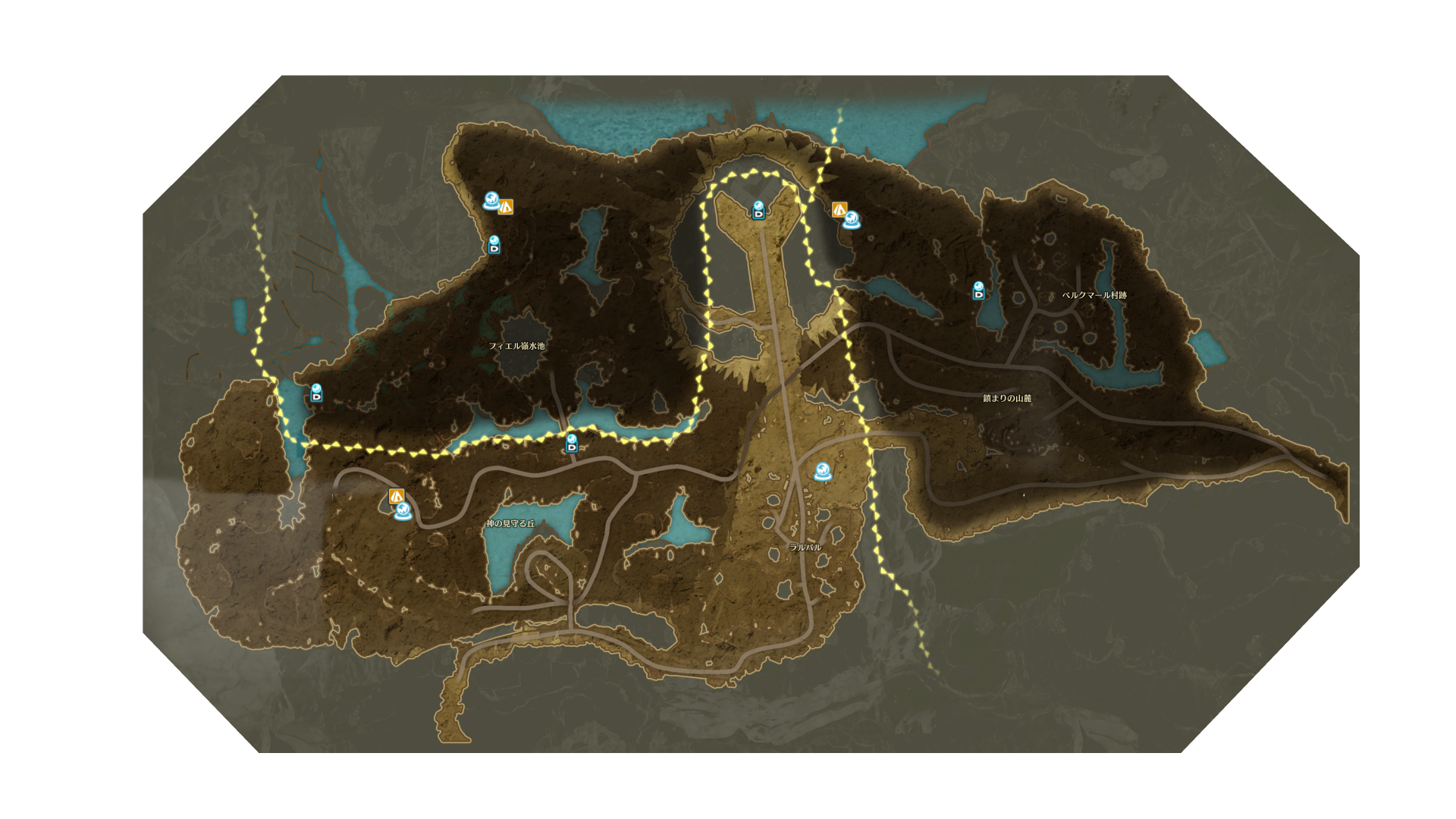Click the lone blue orb marker near ラルバル
The image size is (1456, 819).
[x=823, y=472]
